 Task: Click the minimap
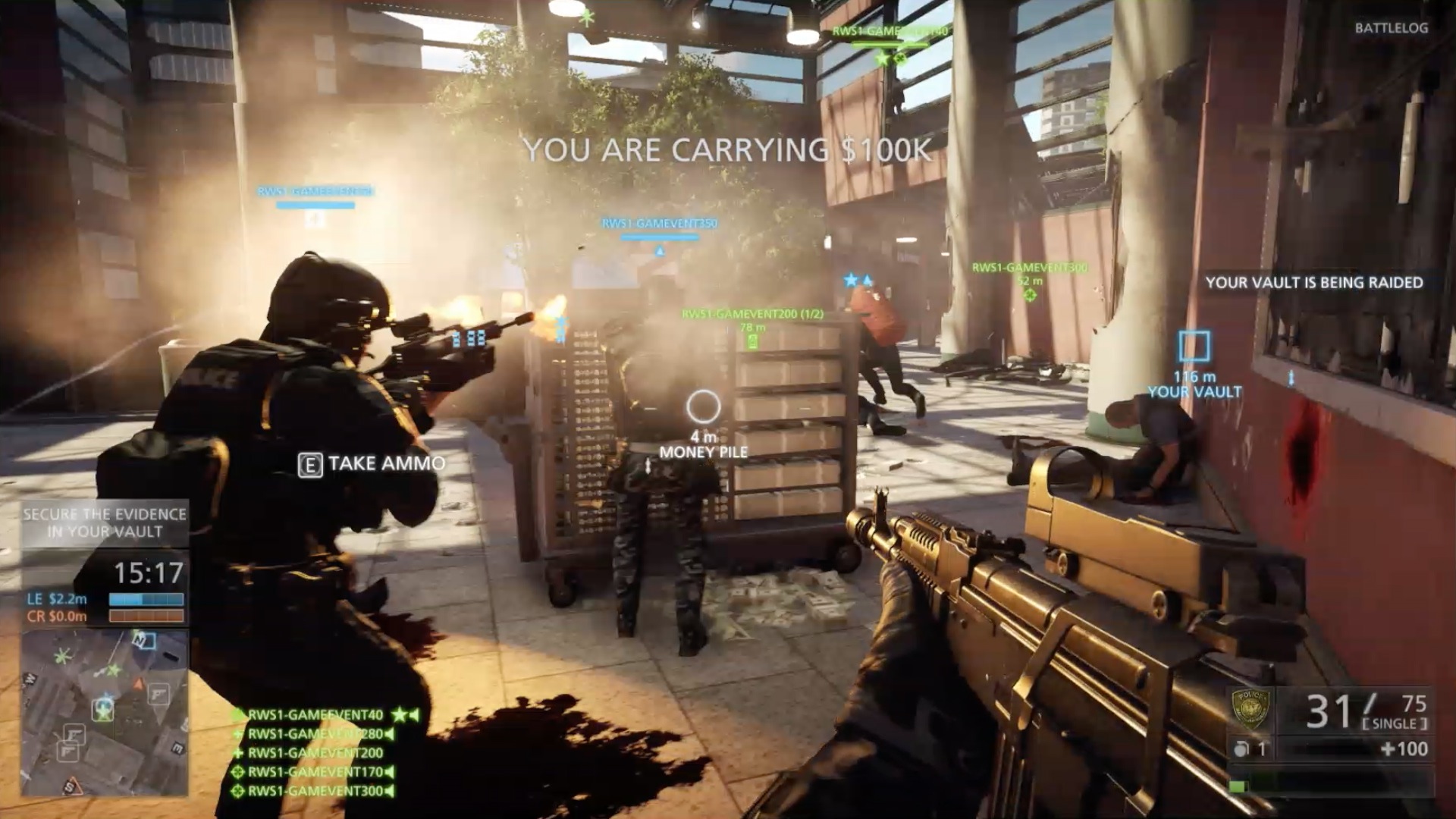pyautogui.click(x=105, y=712)
